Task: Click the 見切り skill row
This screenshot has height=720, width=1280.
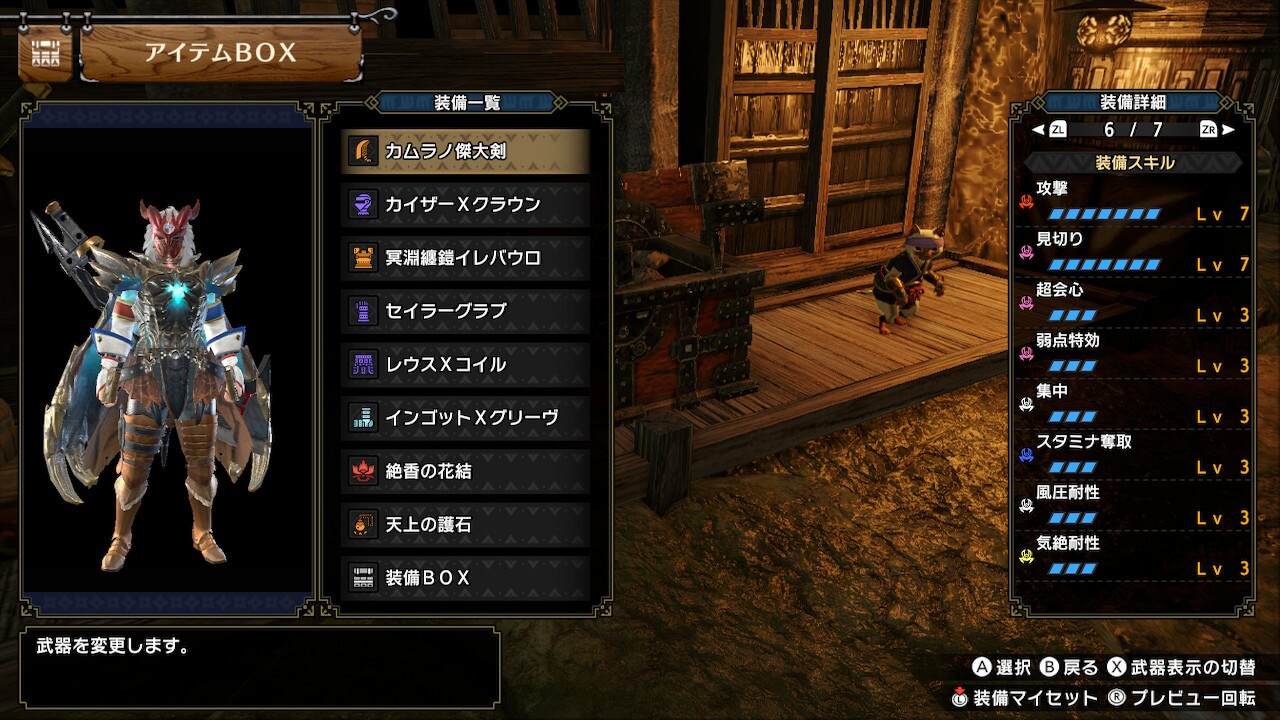Action: (1135, 252)
